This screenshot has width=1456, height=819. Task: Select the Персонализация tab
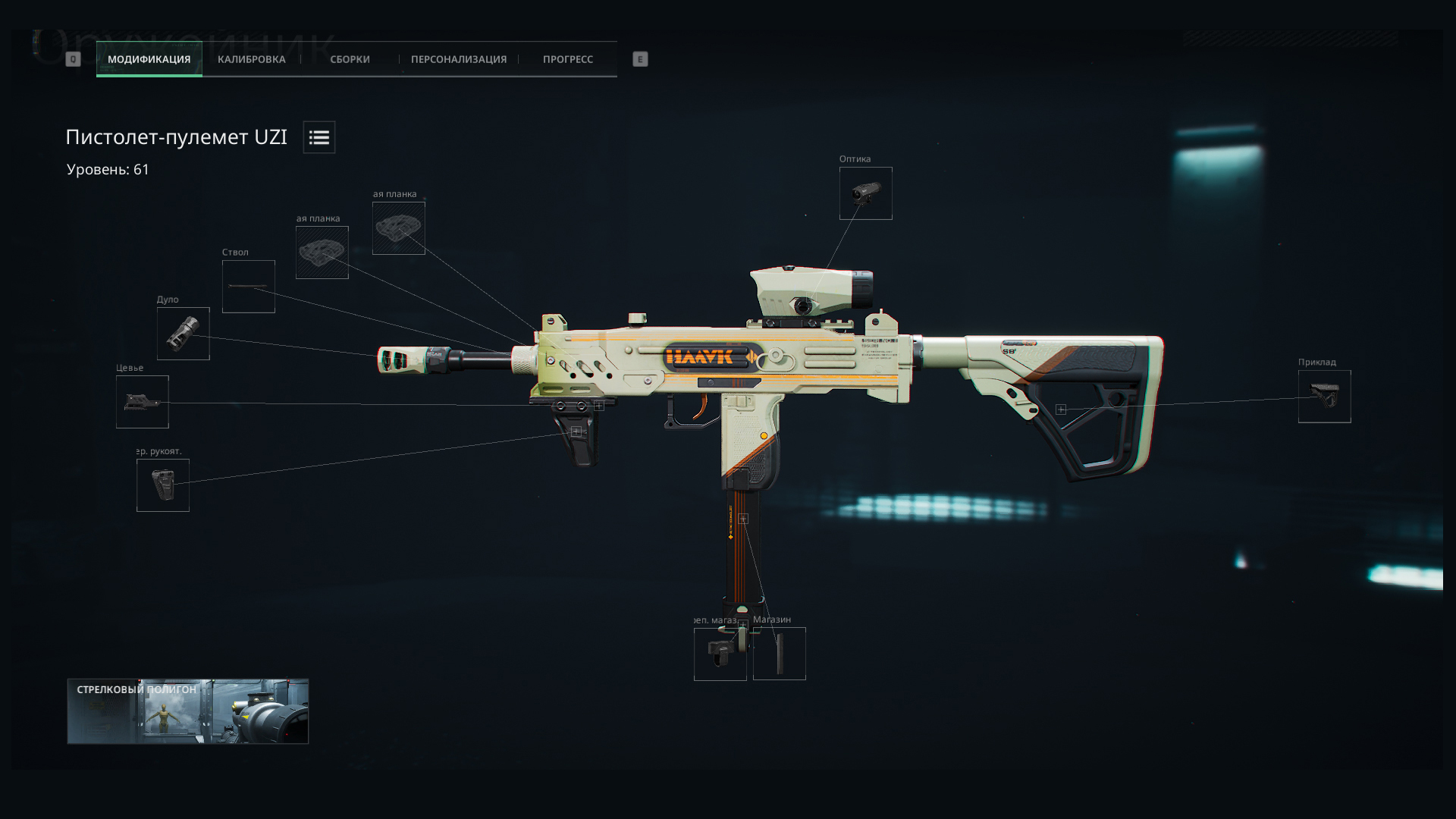[x=458, y=59]
